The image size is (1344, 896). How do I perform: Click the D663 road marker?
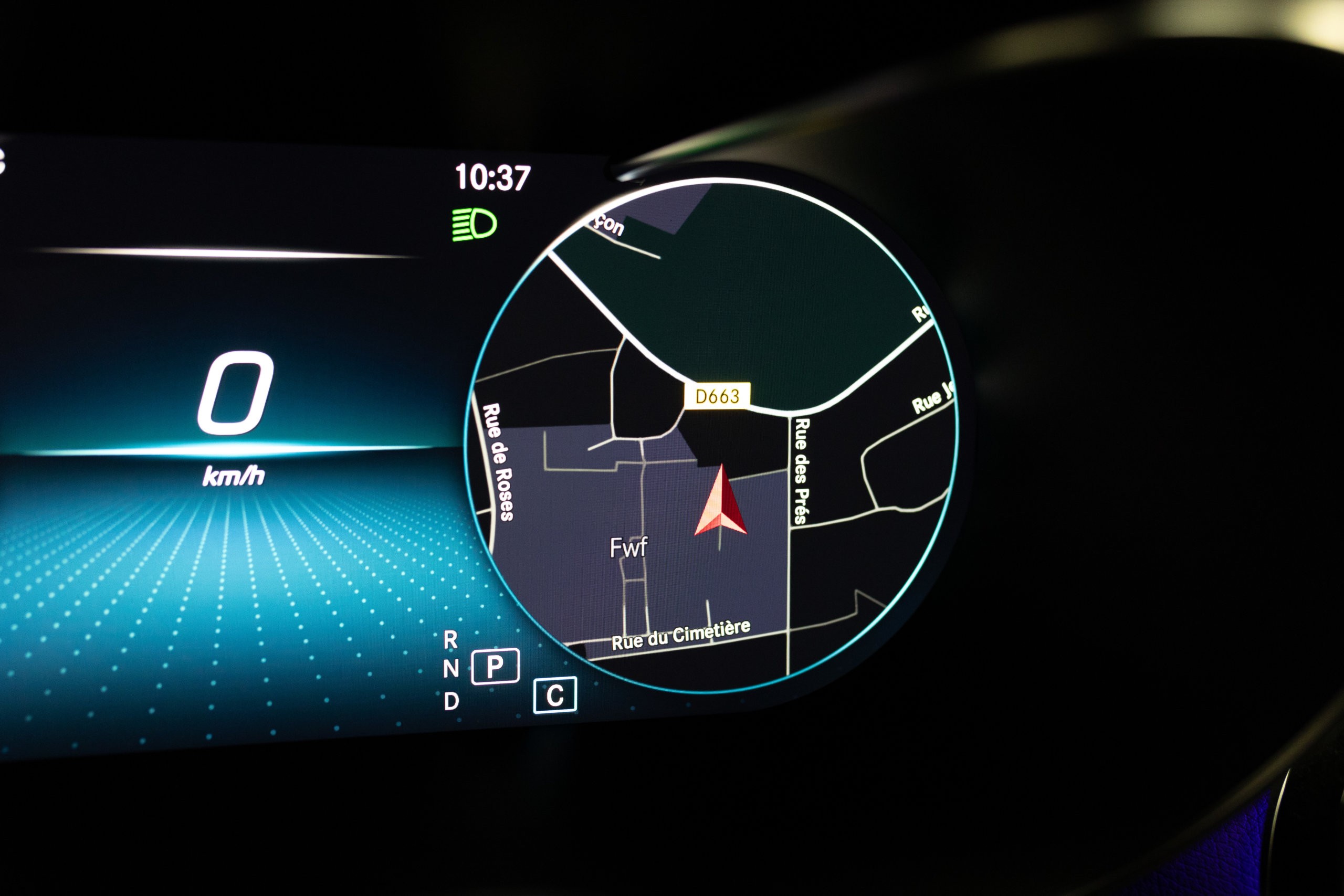pos(717,396)
